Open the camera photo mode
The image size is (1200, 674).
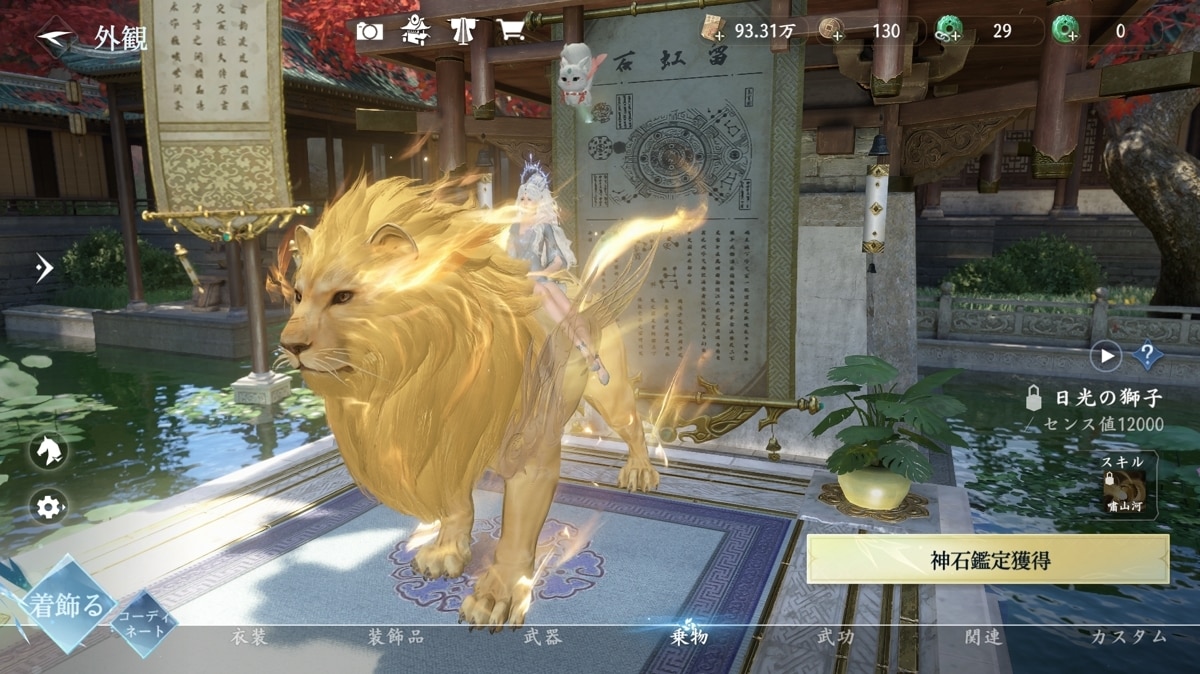[369, 31]
